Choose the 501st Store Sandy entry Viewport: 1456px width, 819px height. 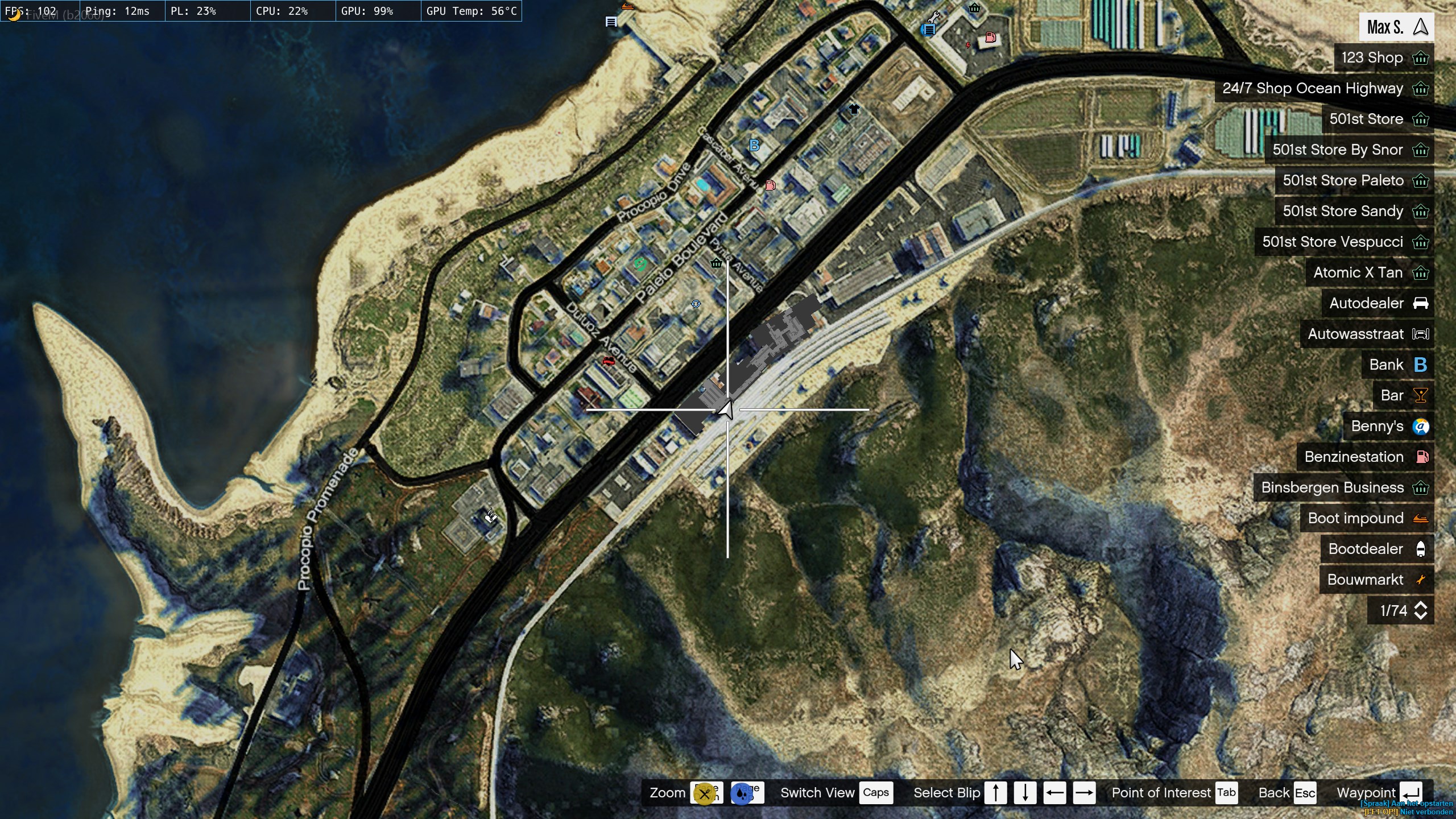tap(1354, 212)
